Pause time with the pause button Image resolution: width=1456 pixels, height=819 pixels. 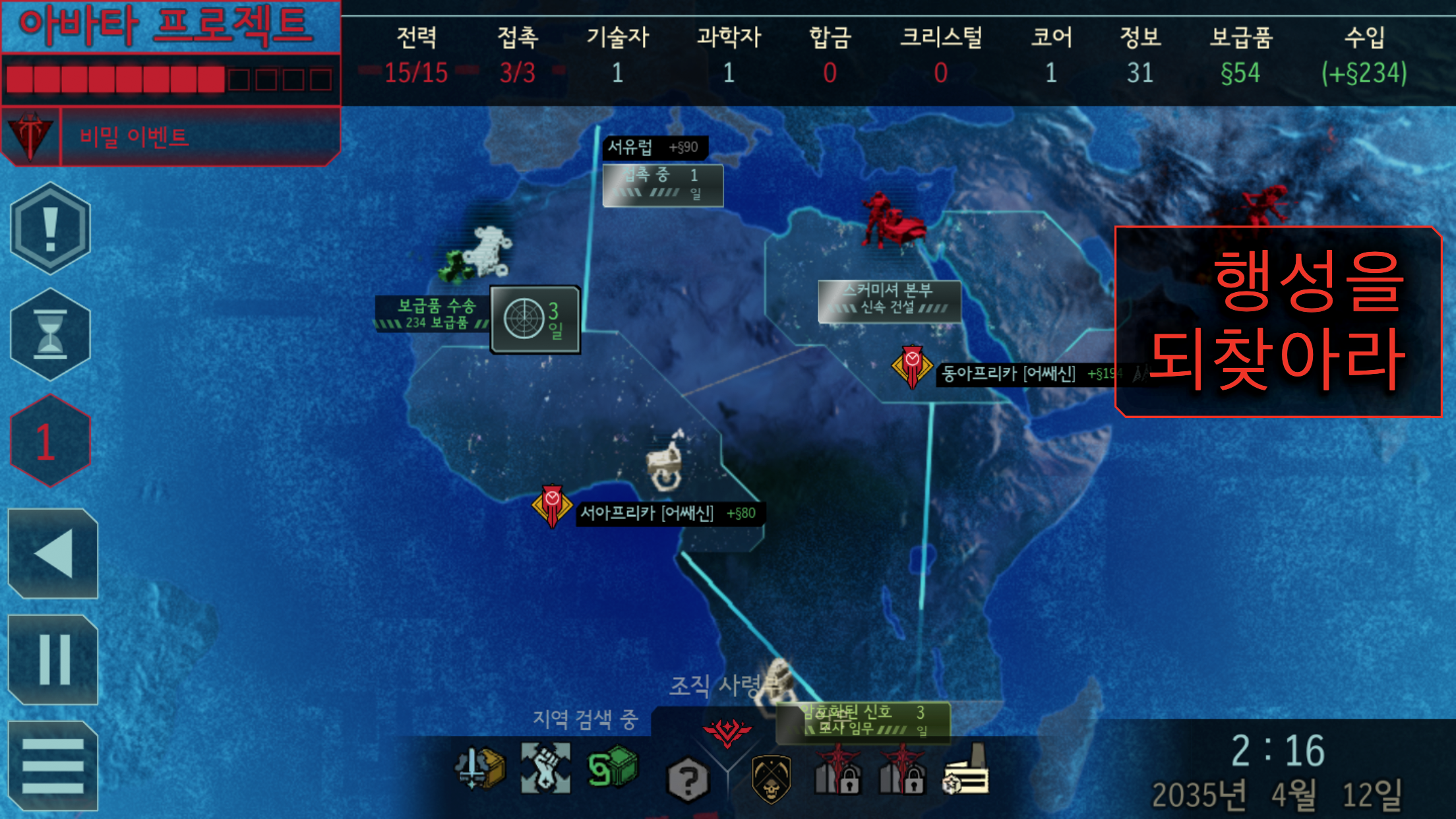click(53, 659)
